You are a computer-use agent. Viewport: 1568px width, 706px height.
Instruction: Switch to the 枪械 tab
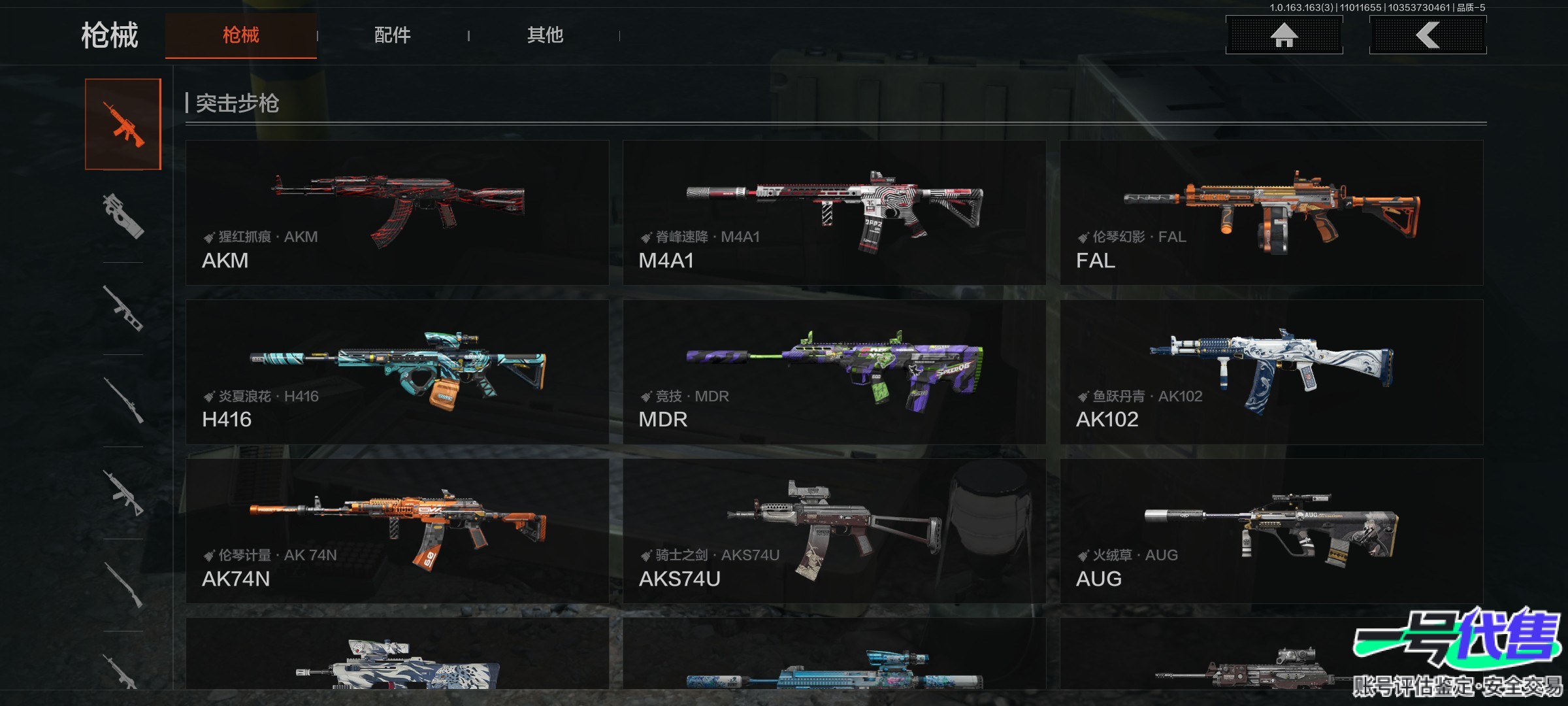(x=240, y=35)
